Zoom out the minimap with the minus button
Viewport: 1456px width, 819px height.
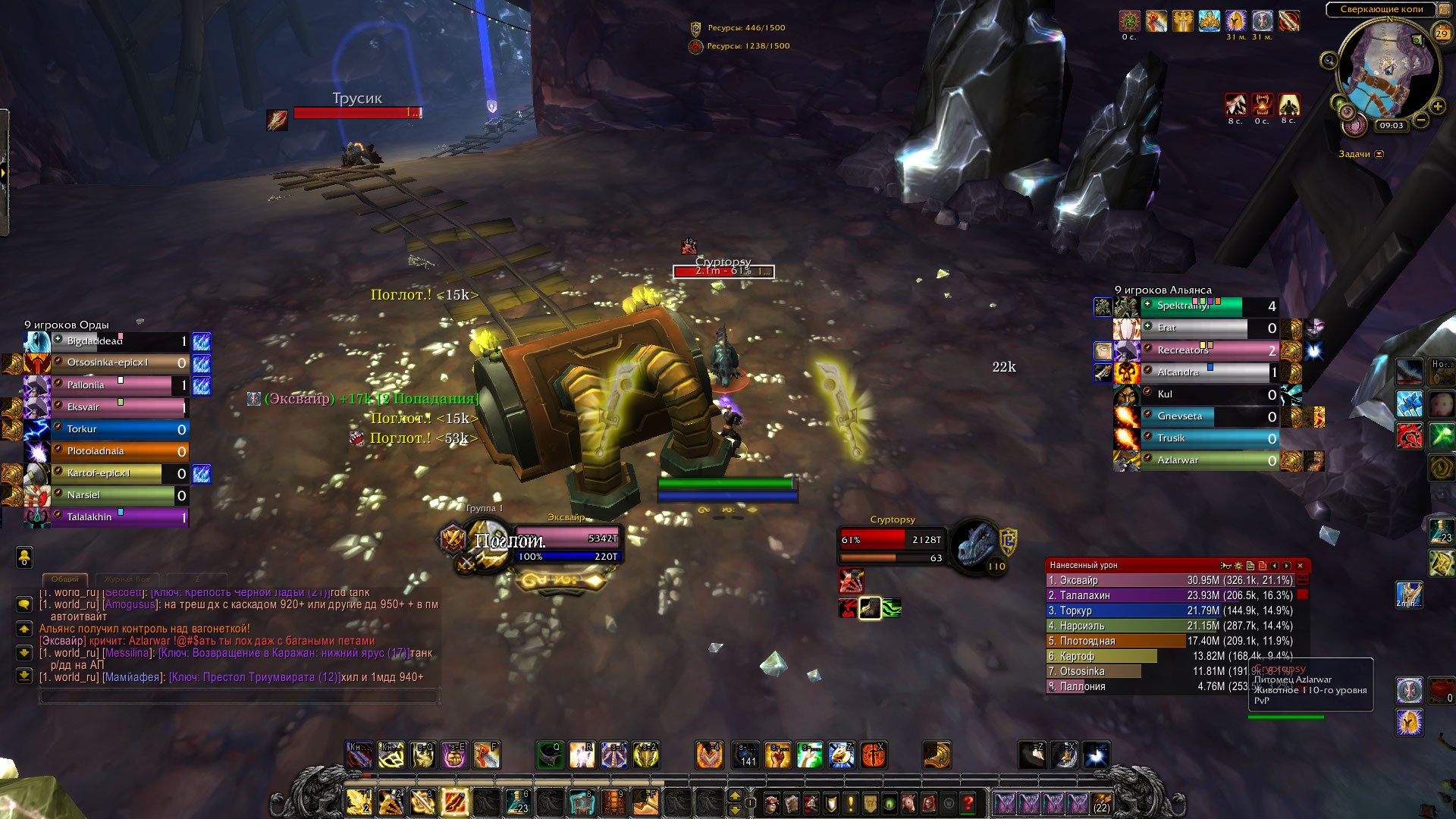(1421, 120)
